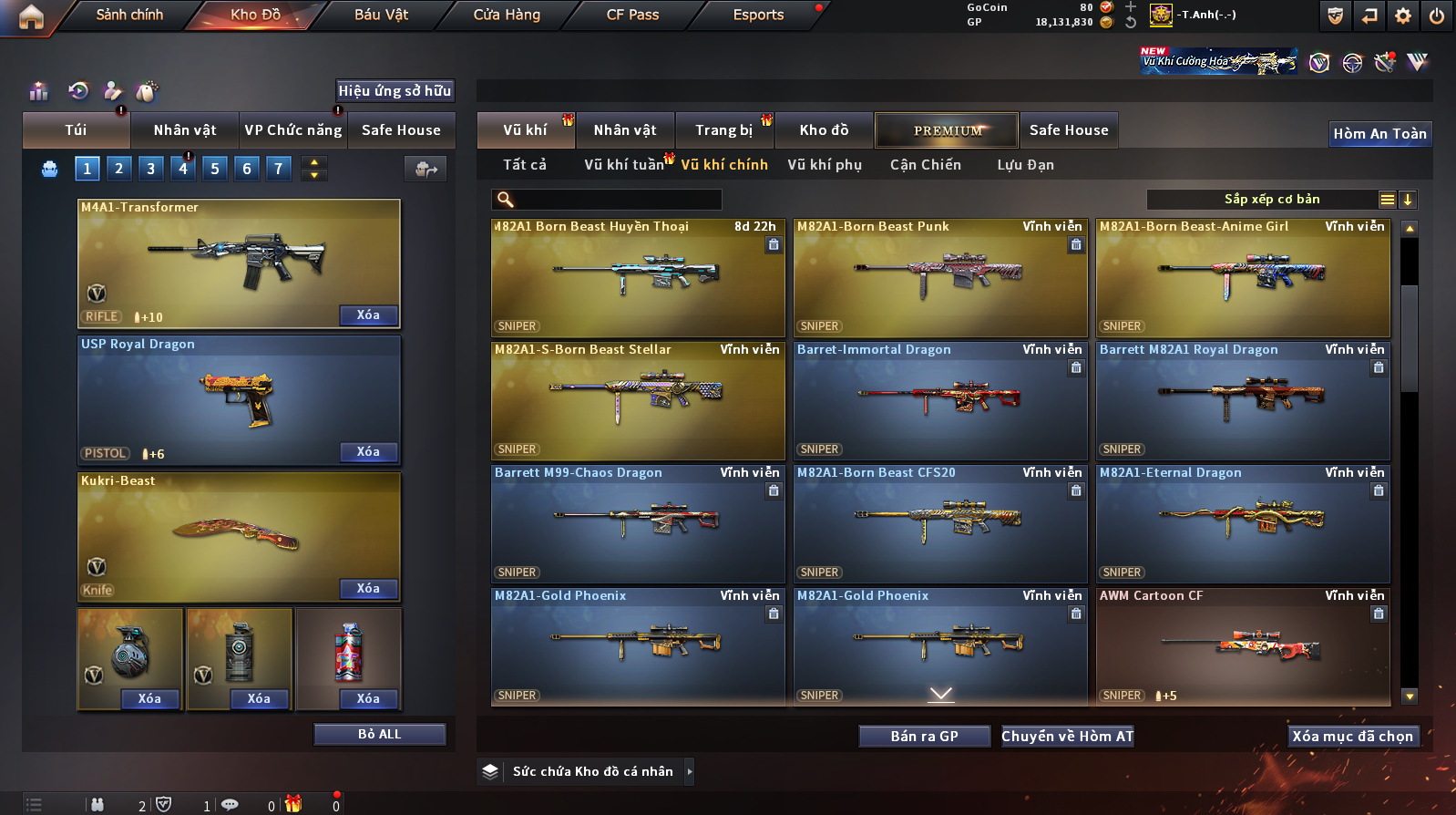Viewport: 1456px width, 815px height.
Task: Click Chuyển về Hòm AT button
Action: [x=1067, y=737]
